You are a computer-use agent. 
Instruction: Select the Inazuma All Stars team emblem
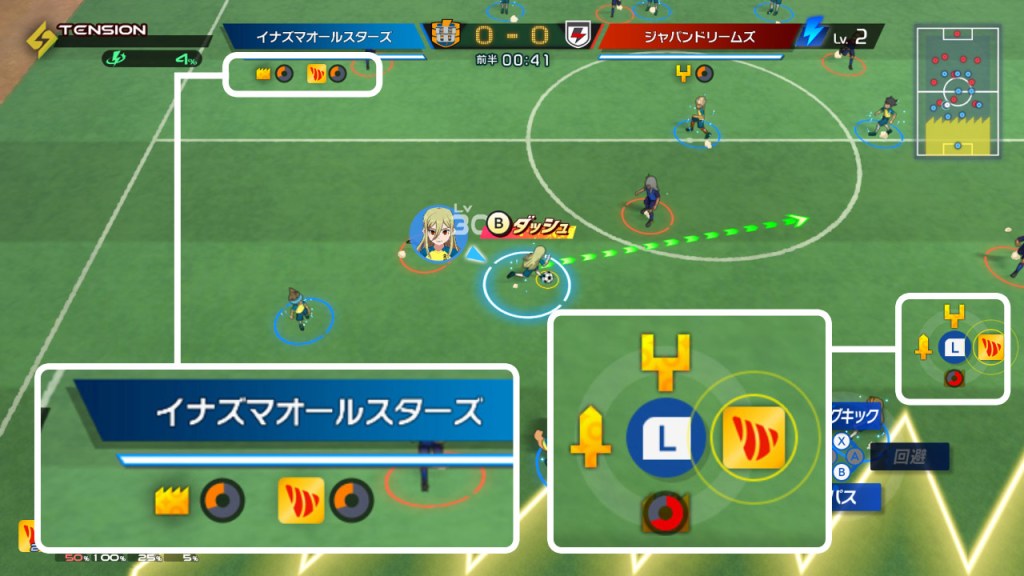click(x=445, y=36)
